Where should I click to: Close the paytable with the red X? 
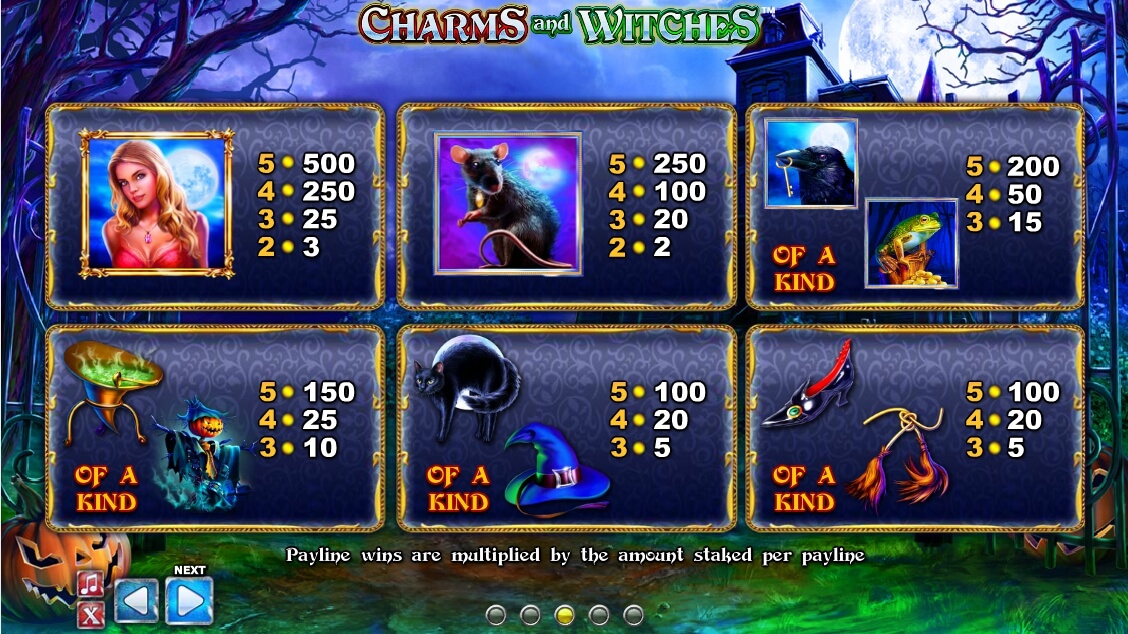tap(91, 614)
